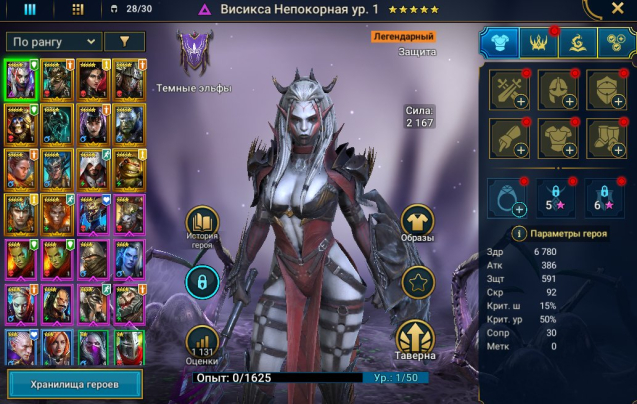This screenshot has height=404, width=637.
Task: Switch to the three-column list view
Action: pos(30,9)
